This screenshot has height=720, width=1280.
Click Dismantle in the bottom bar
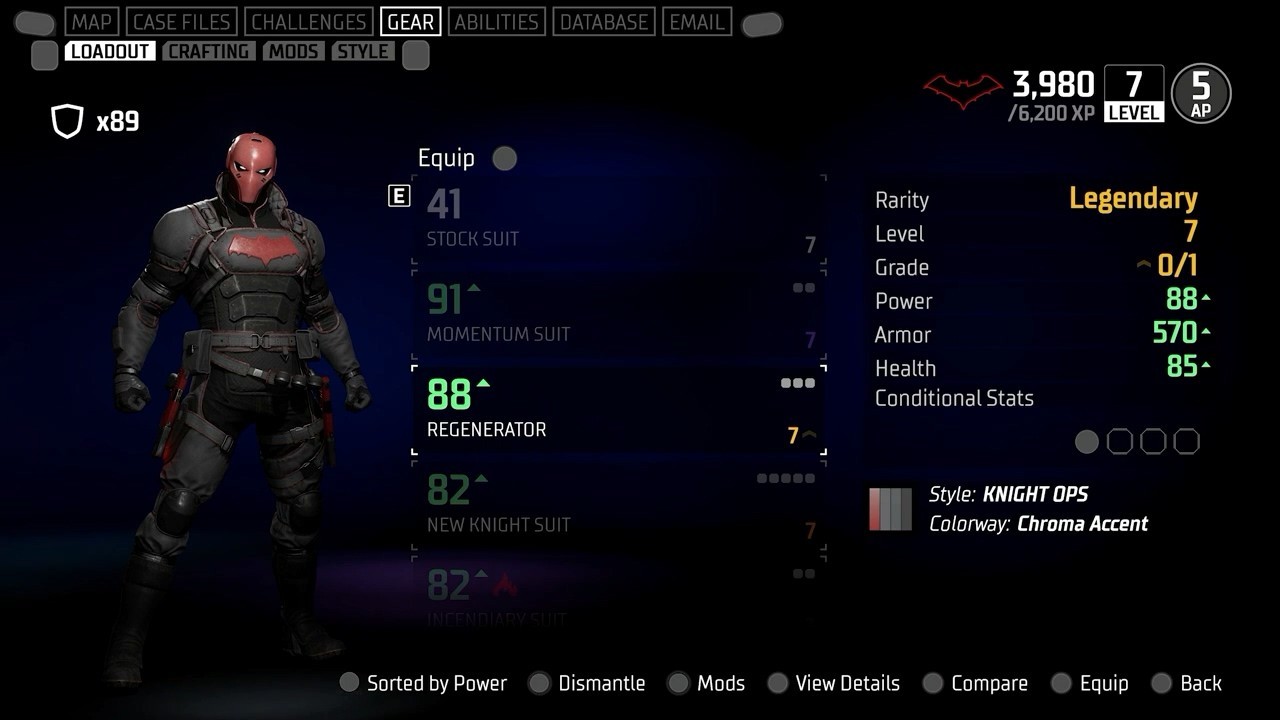[601, 684]
